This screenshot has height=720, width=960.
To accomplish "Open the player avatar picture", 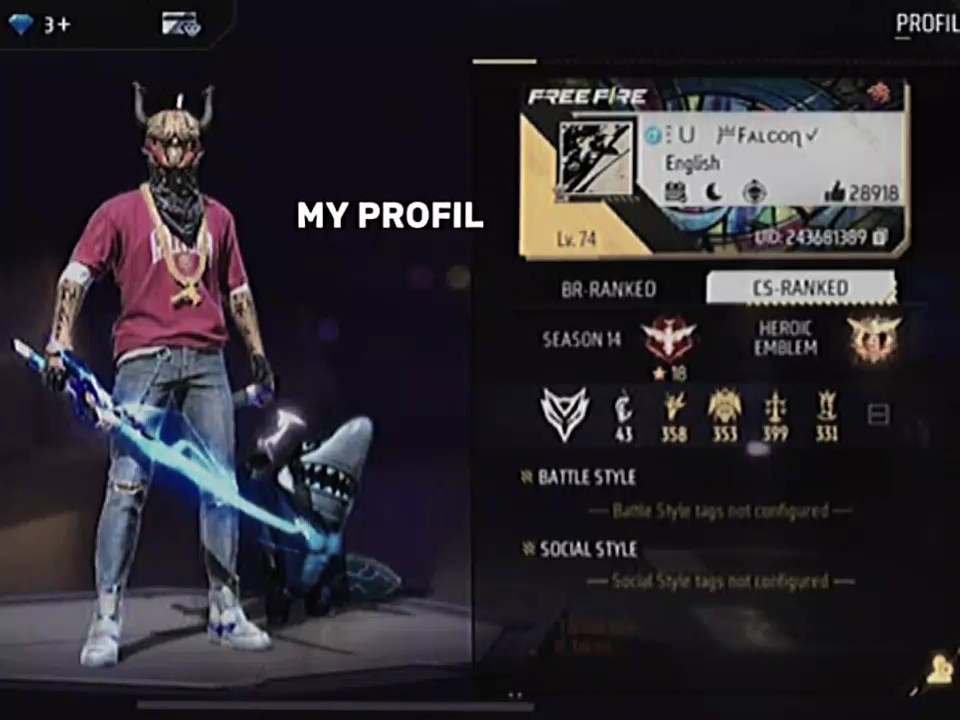I will [596, 161].
